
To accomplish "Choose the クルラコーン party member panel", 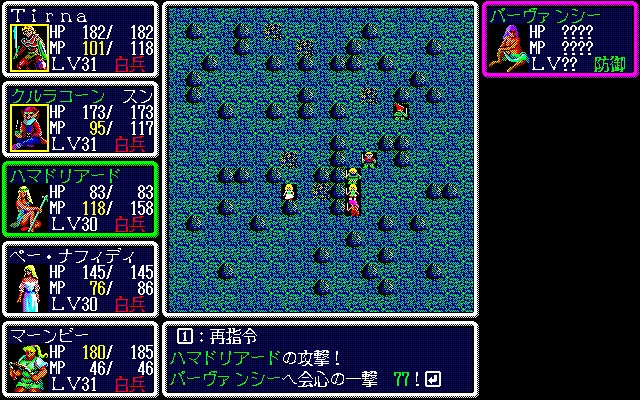I will [x=80, y=120].
